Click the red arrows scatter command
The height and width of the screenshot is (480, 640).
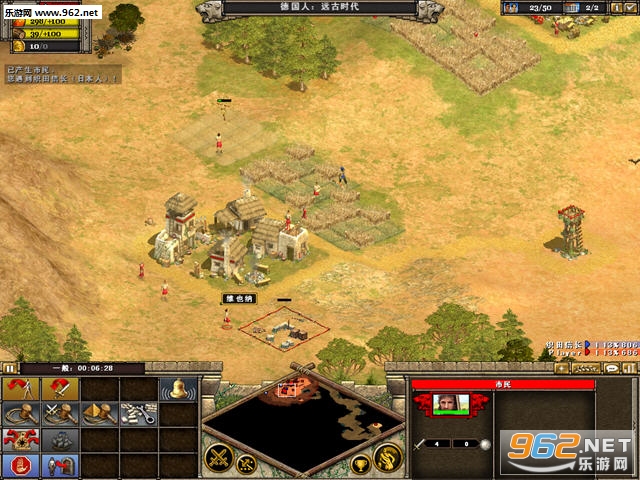(x=20, y=440)
